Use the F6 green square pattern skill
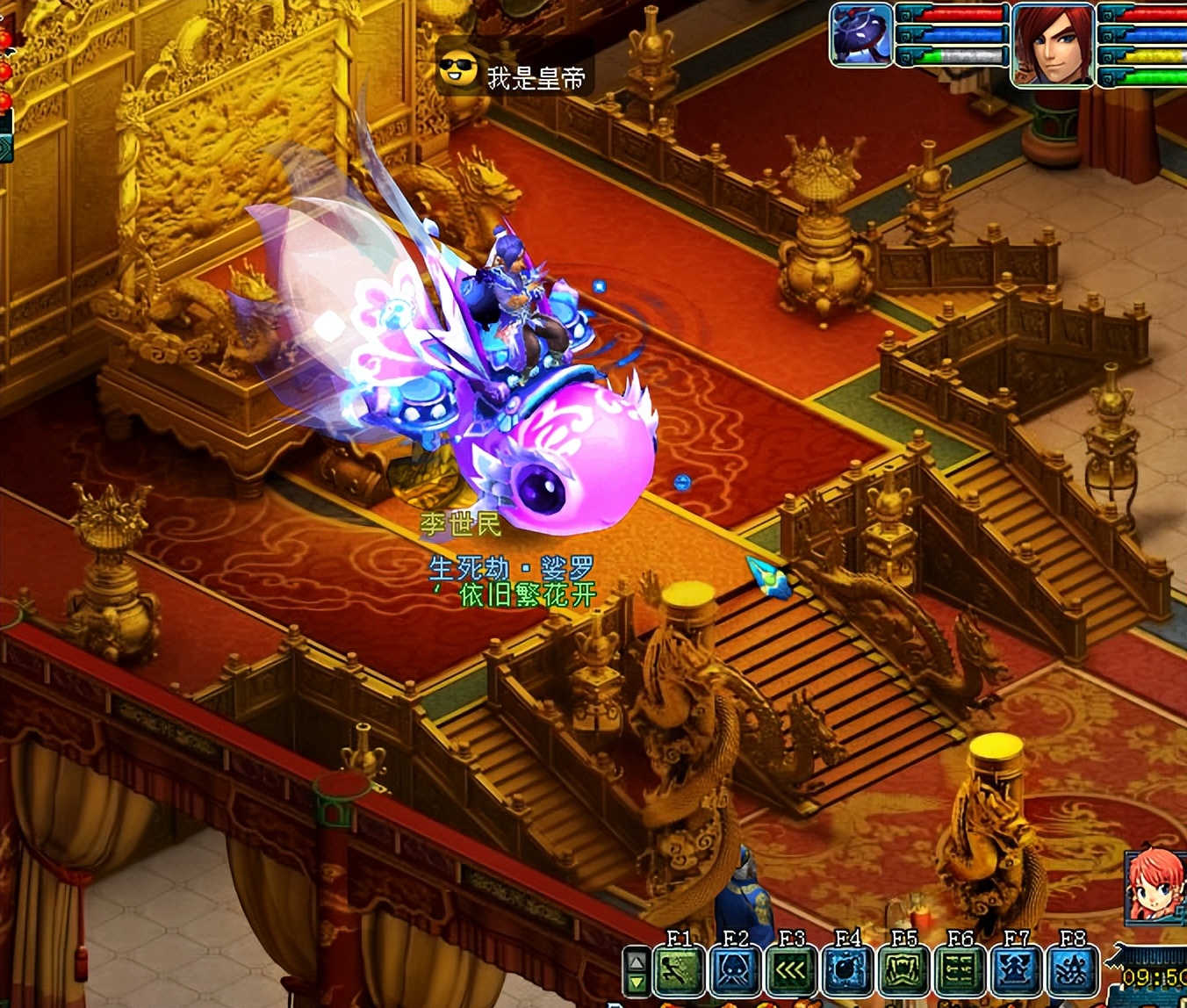 tap(960, 973)
